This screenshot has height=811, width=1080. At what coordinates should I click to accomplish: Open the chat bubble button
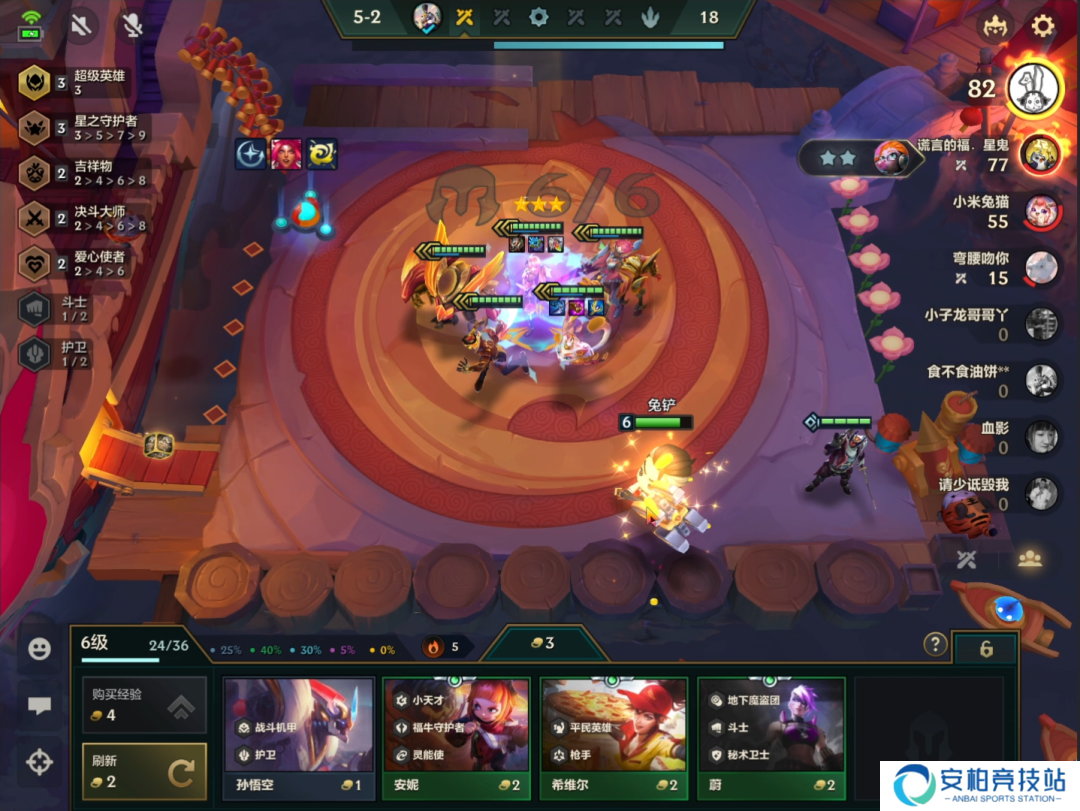click(40, 706)
